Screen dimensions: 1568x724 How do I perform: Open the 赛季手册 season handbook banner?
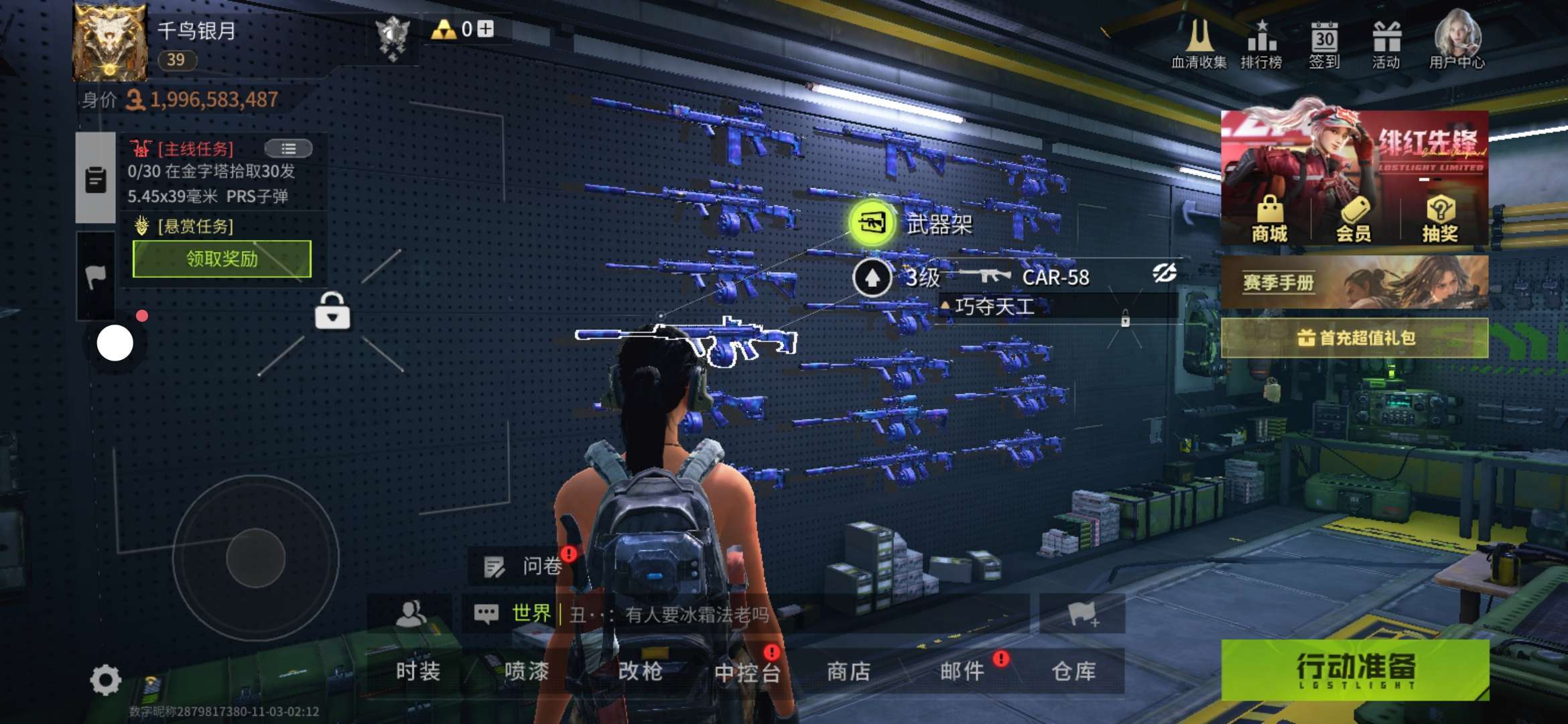pos(1354,282)
